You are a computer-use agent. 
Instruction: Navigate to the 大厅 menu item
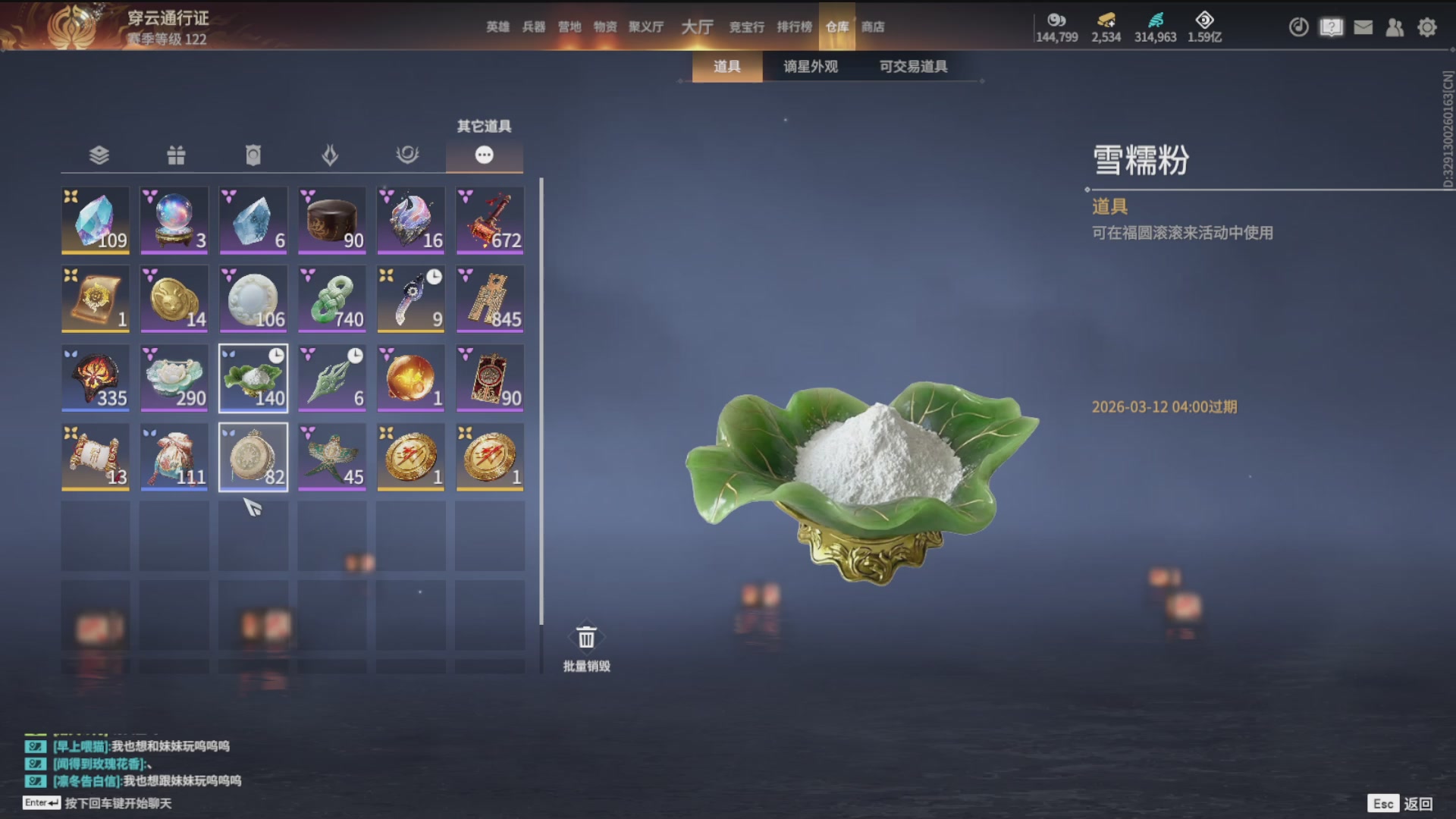[696, 27]
